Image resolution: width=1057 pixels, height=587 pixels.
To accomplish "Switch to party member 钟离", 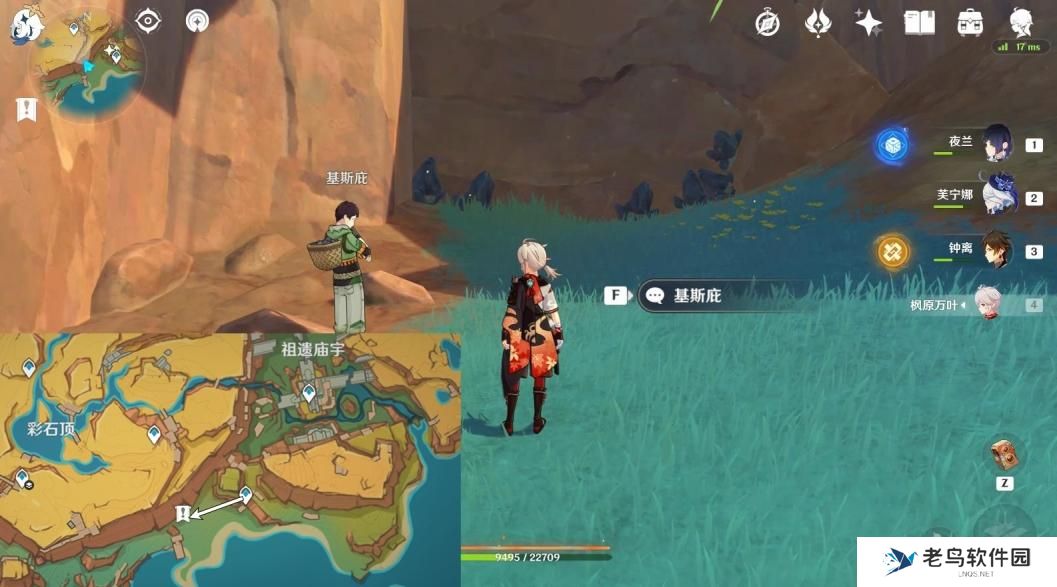I will tap(997, 250).
